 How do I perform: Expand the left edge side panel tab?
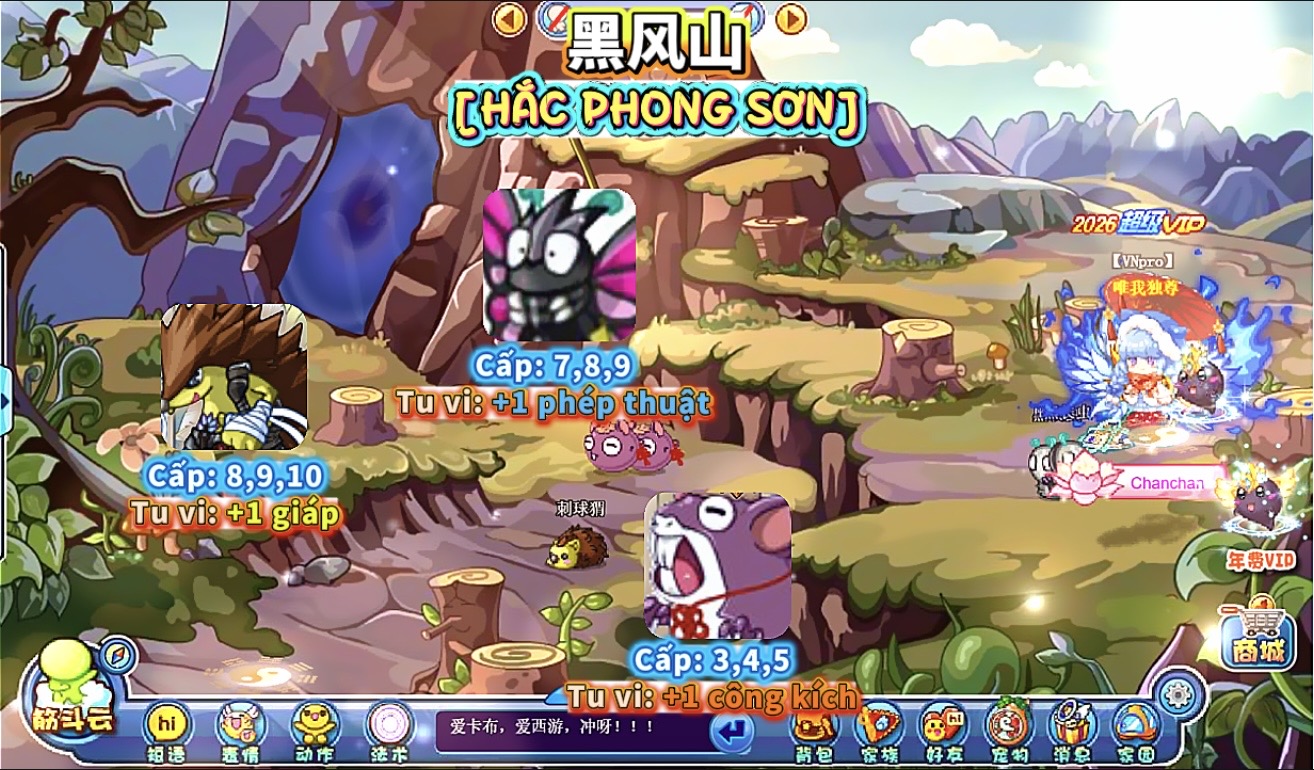pyautogui.click(x=5, y=400)
